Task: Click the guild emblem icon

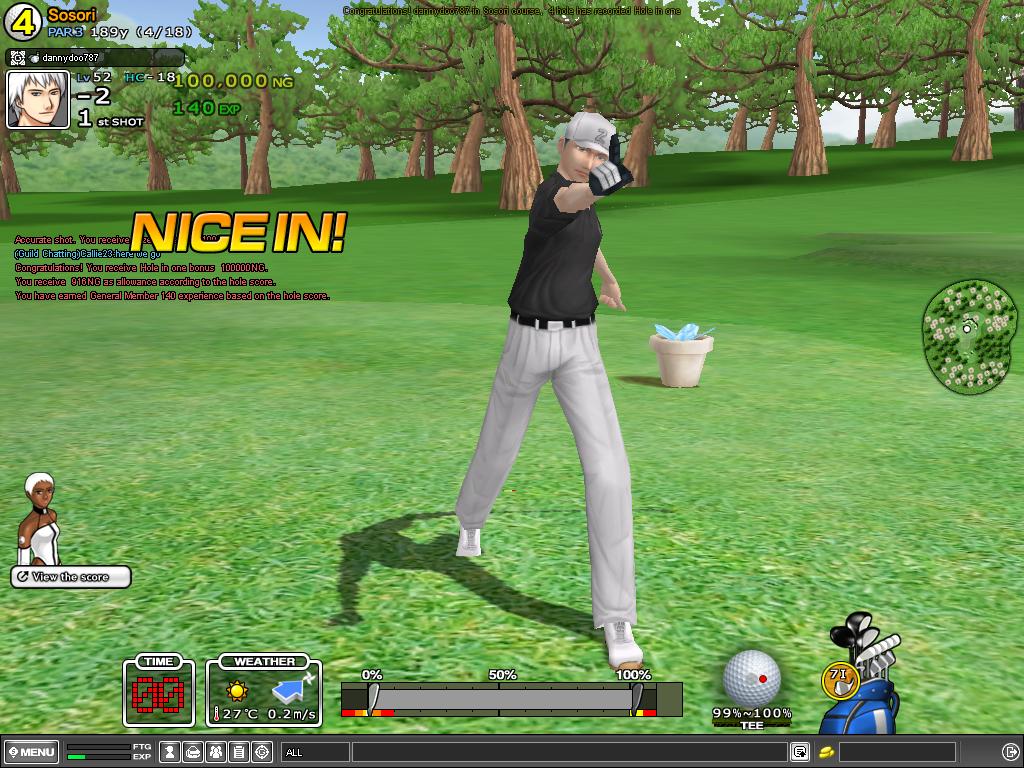Action: click(x=262, y=752)
